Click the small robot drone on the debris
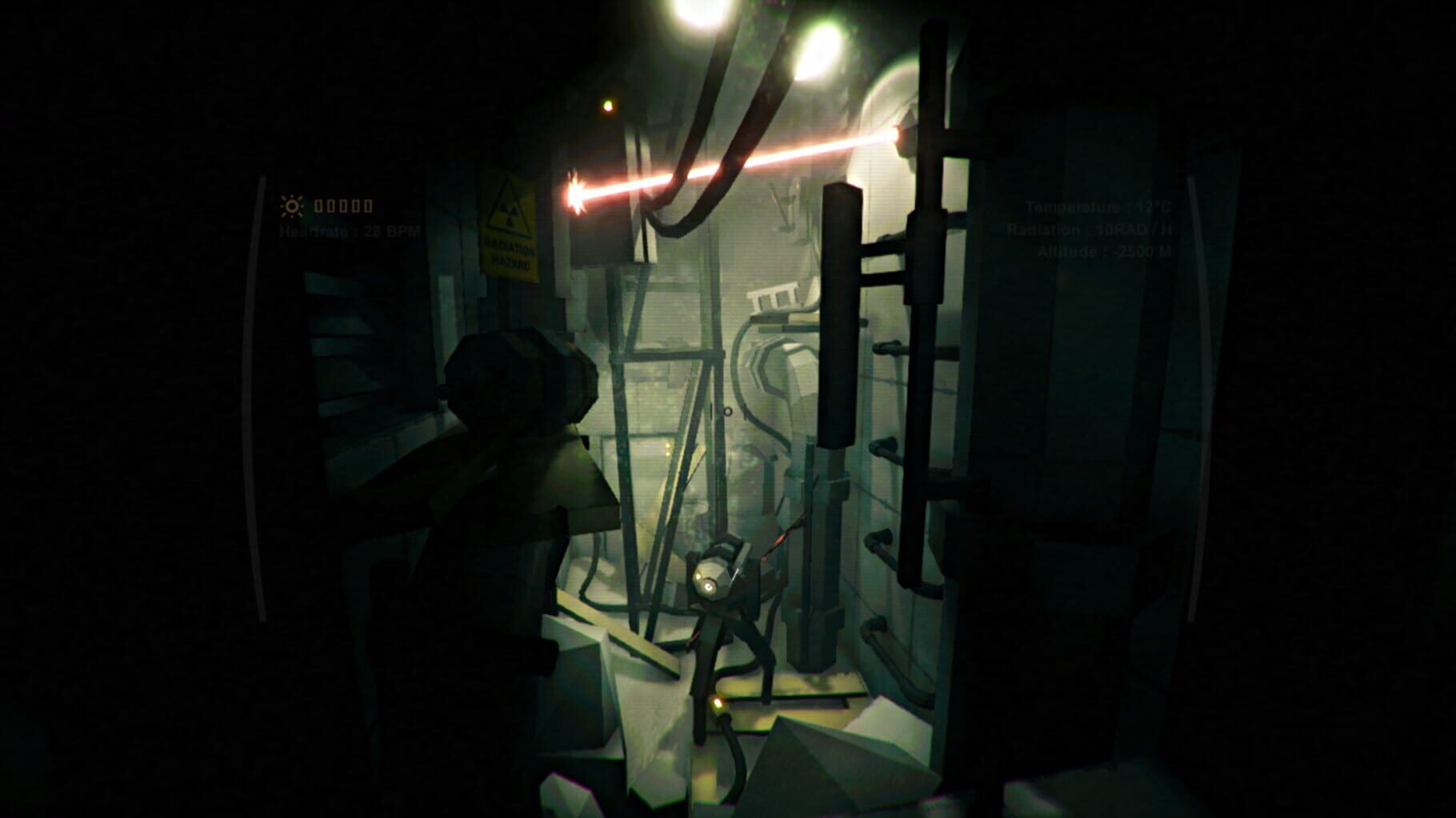This screenshot has height=818, width=1456. pyautogui.click(x=718, y=584)
